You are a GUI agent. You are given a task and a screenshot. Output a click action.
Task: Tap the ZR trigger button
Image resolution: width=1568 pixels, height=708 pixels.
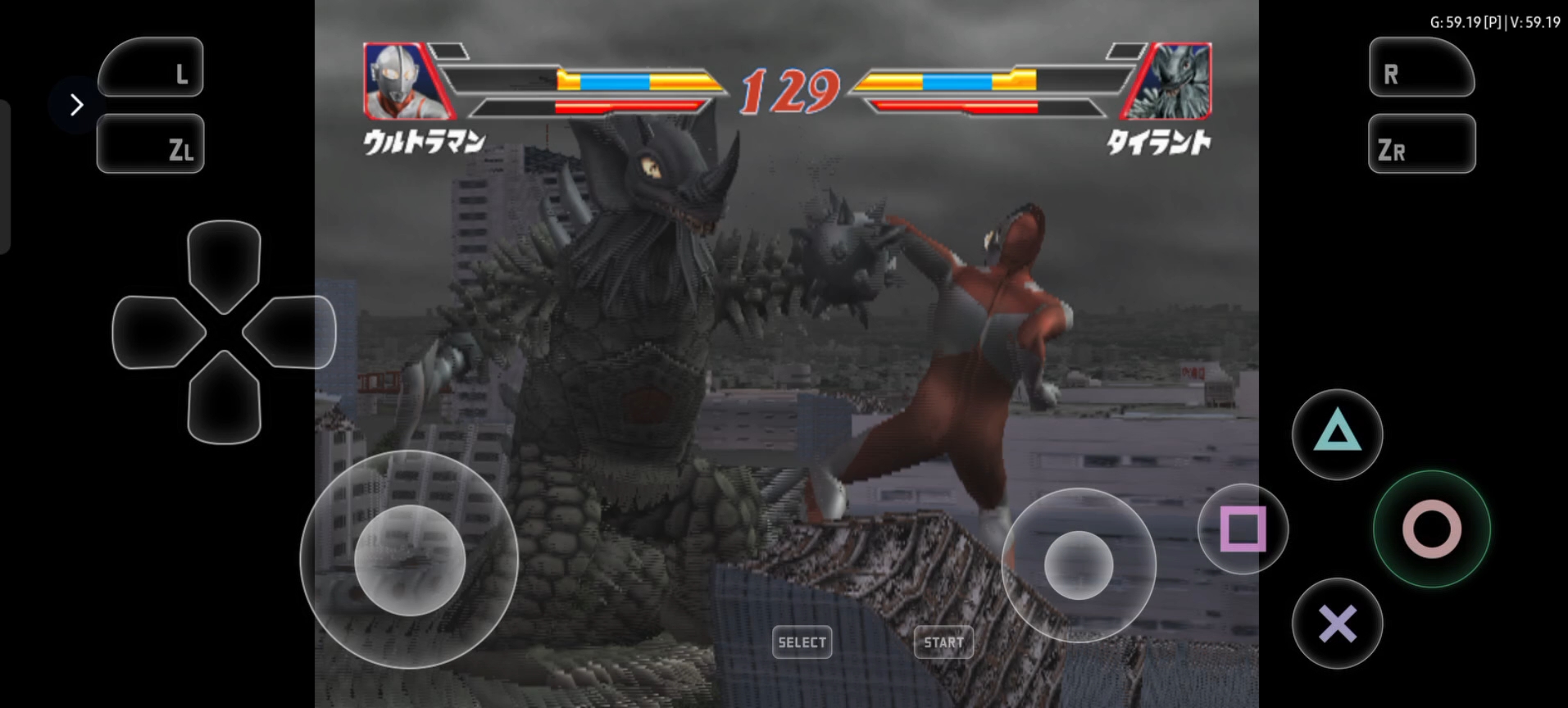pyautogui.click(x=1421, y=144)
